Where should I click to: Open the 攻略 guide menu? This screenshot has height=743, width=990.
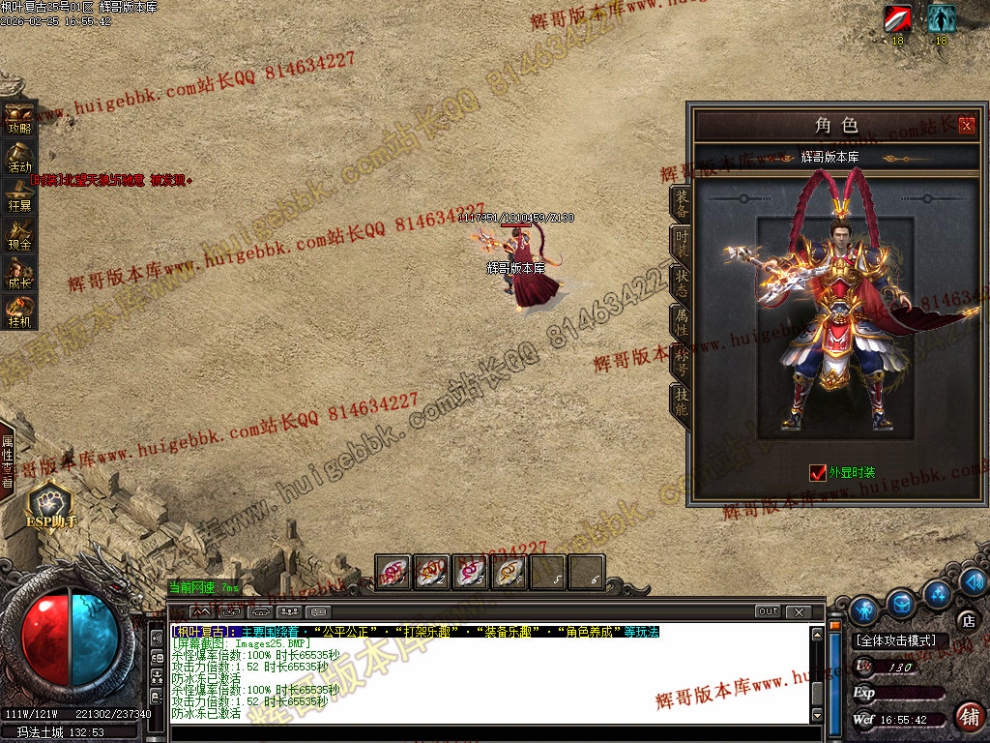pos(19,118)
